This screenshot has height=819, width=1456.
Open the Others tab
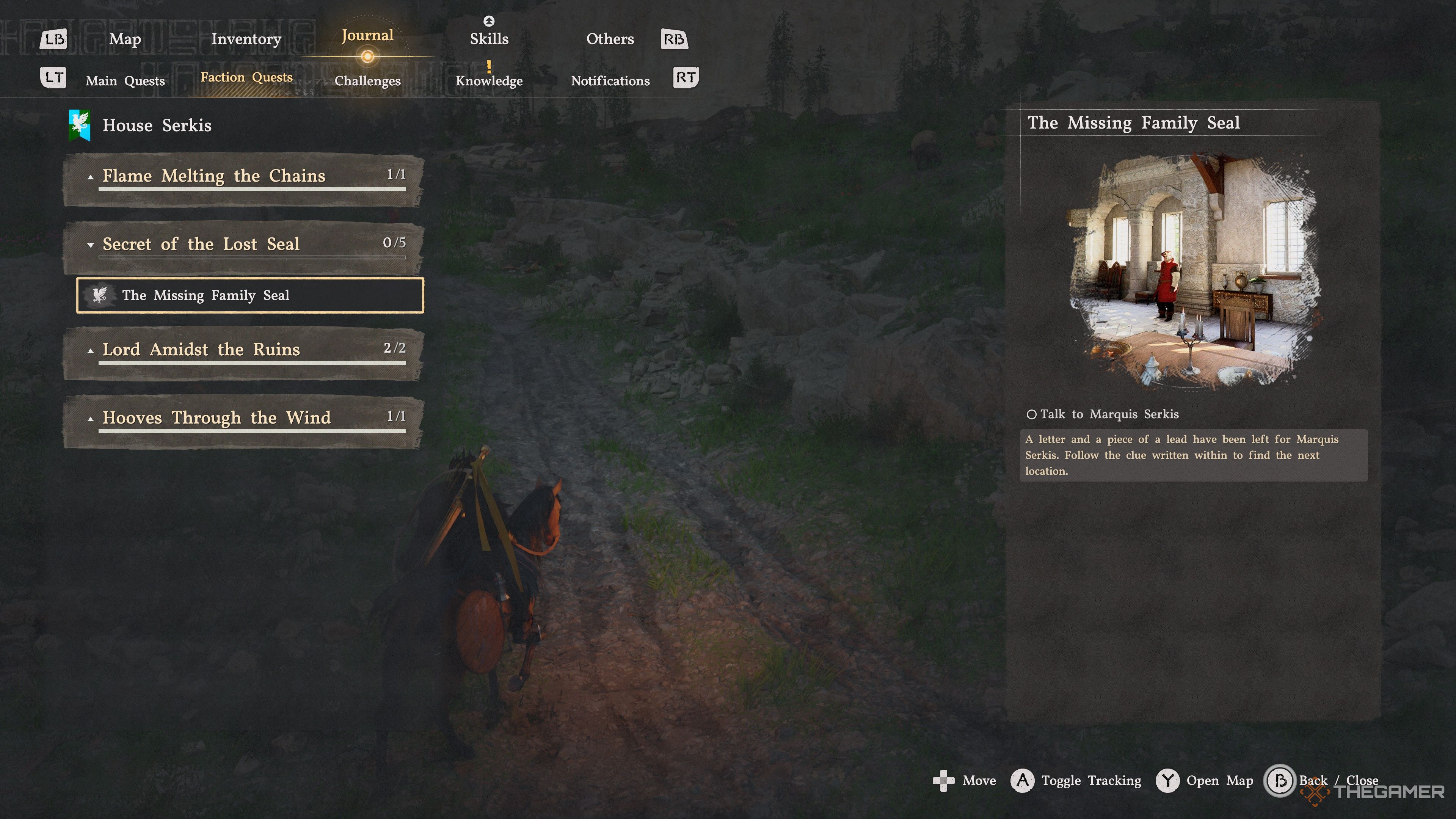610,39
